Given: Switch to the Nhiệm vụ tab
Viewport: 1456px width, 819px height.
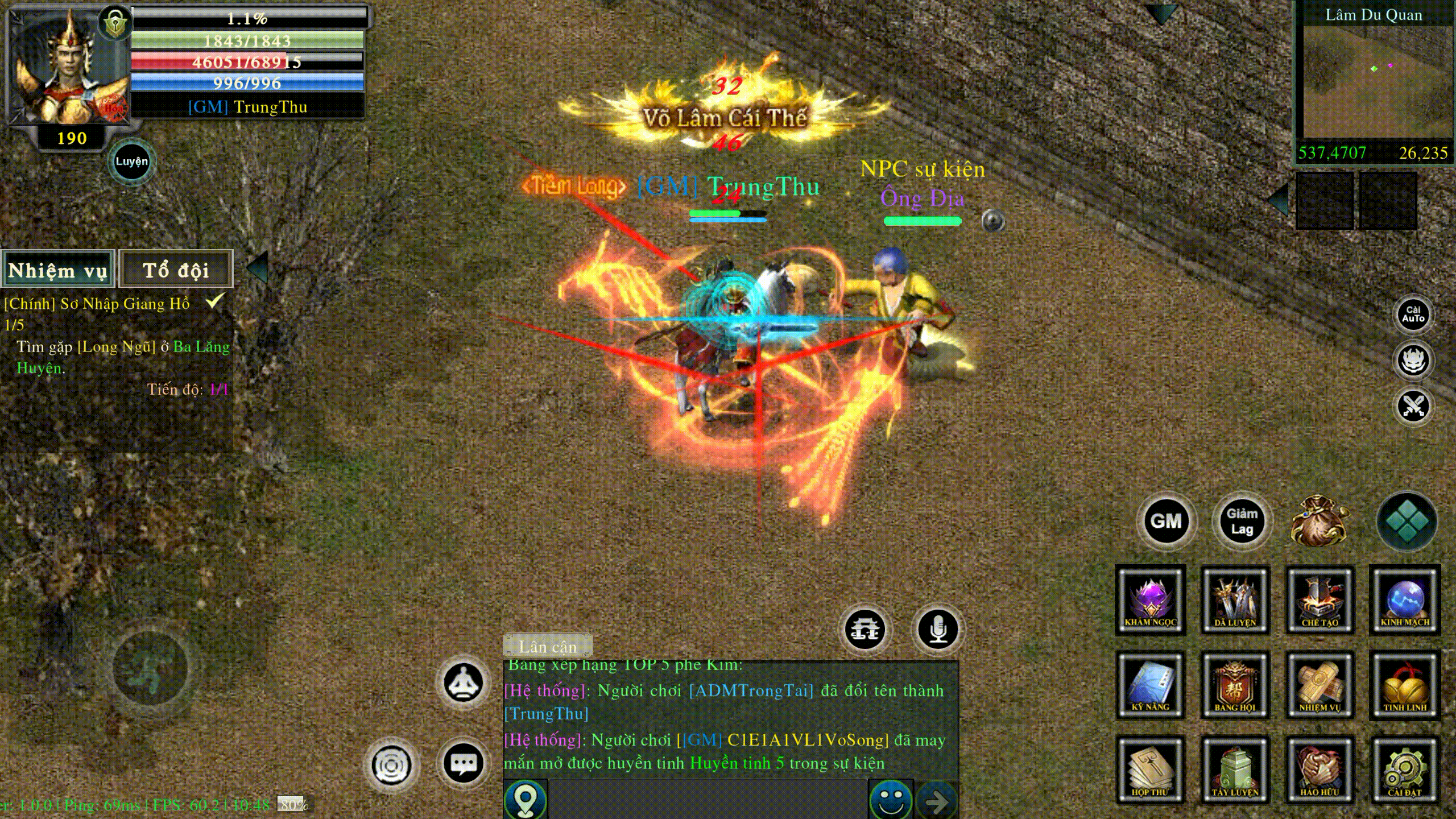Looking at the screenshot, I should point(58,270).
